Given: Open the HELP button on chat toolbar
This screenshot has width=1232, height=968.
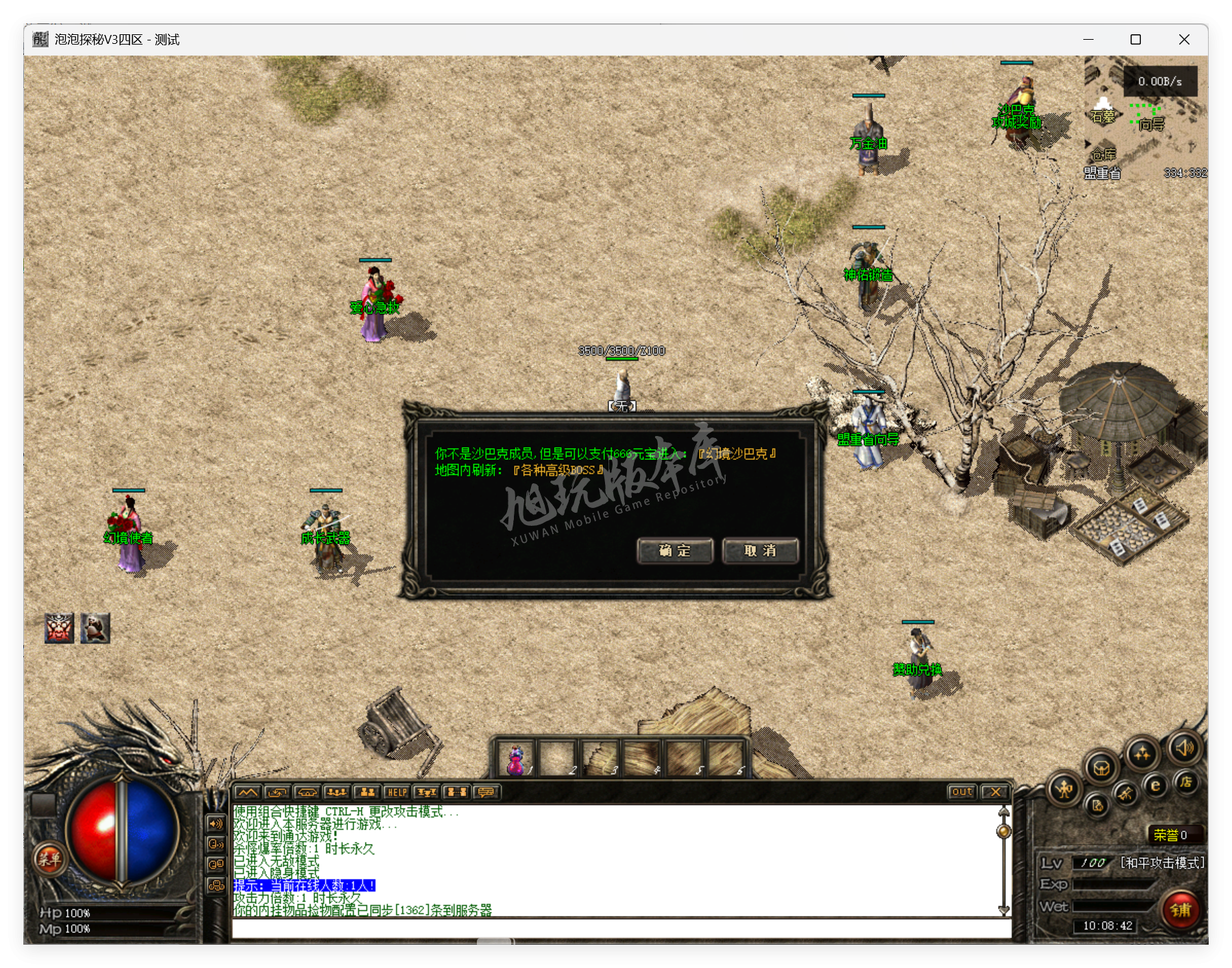Looking at the screenshot, I should [x=397, y=792].
